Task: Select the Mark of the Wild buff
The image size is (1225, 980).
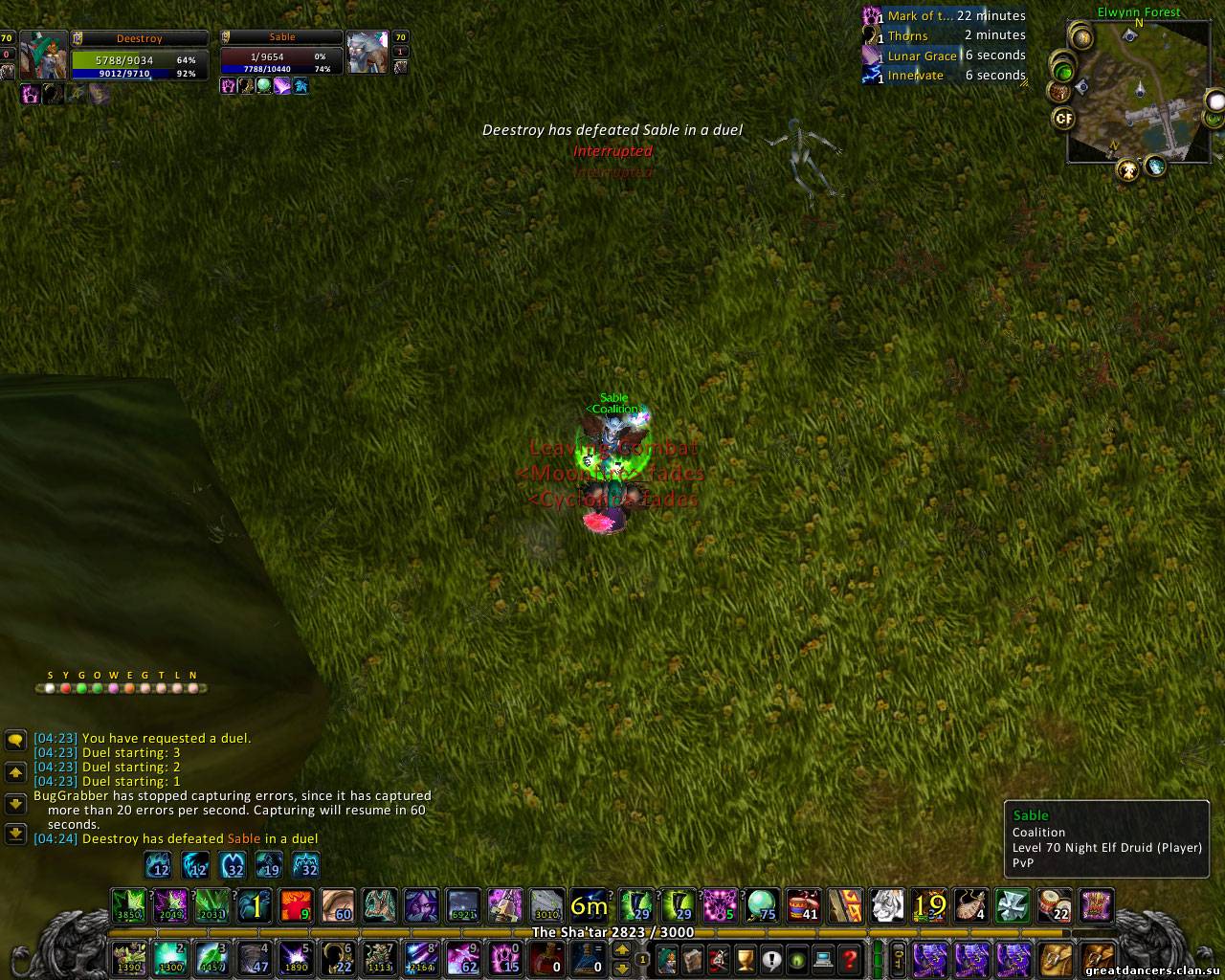Action: 872,16
